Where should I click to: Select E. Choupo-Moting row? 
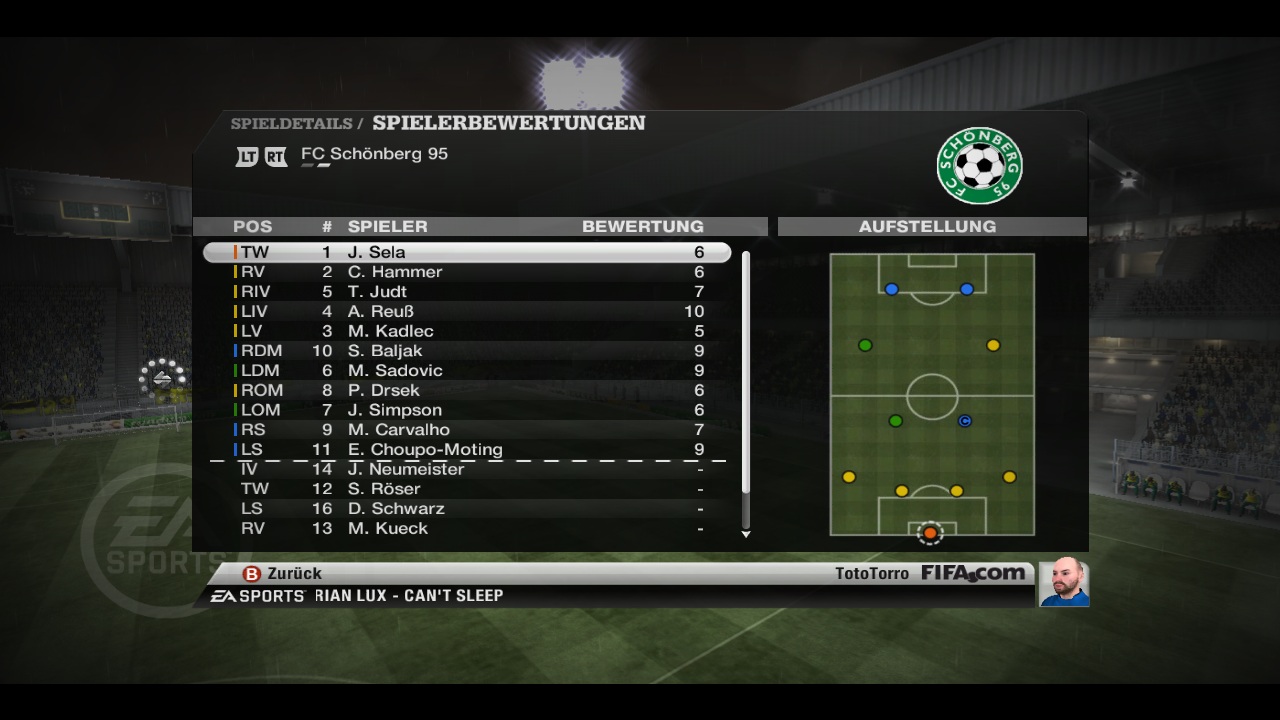click(x=466, y=450)
